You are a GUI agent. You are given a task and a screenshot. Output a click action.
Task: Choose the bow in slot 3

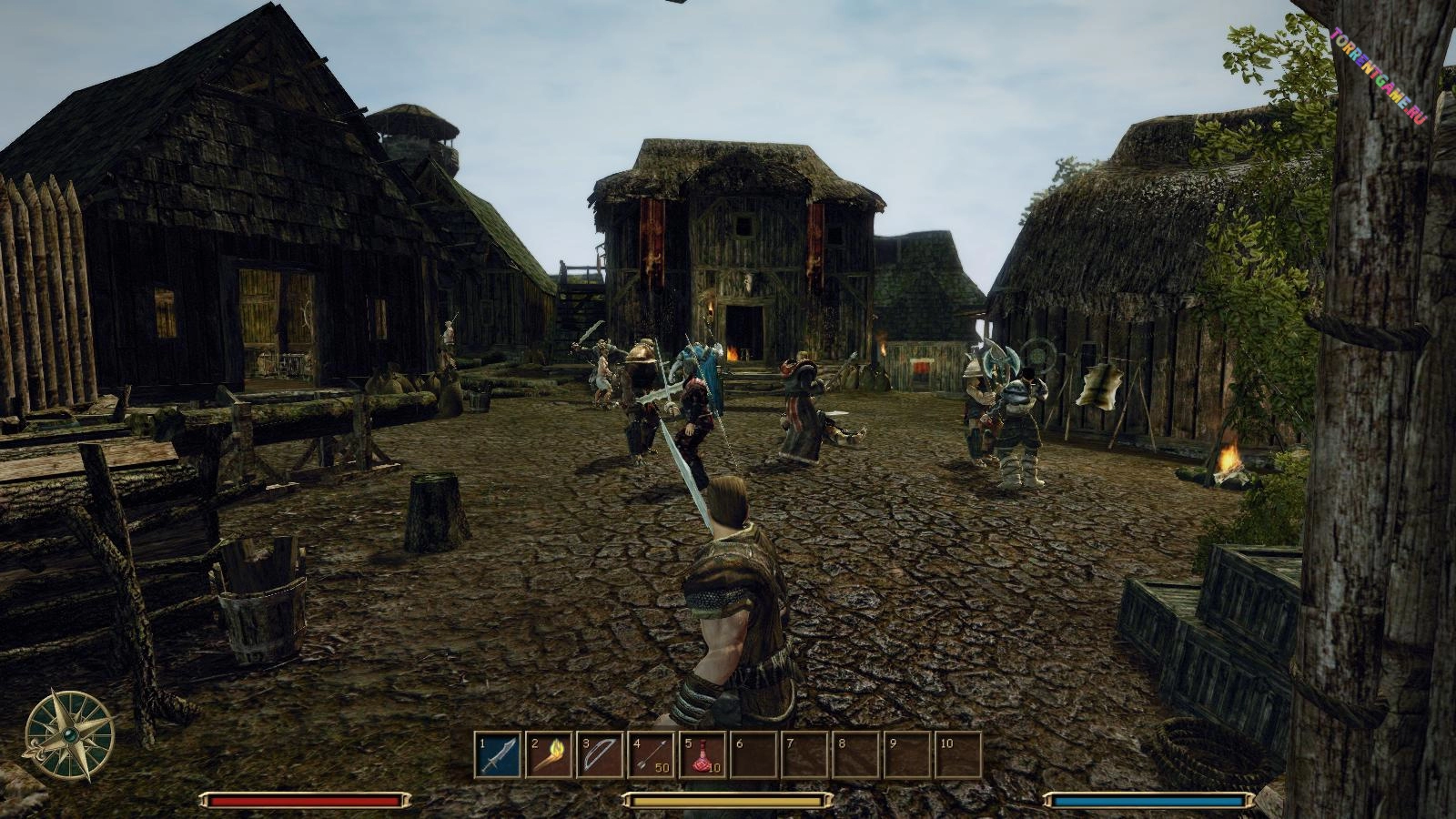coord(600,755)
